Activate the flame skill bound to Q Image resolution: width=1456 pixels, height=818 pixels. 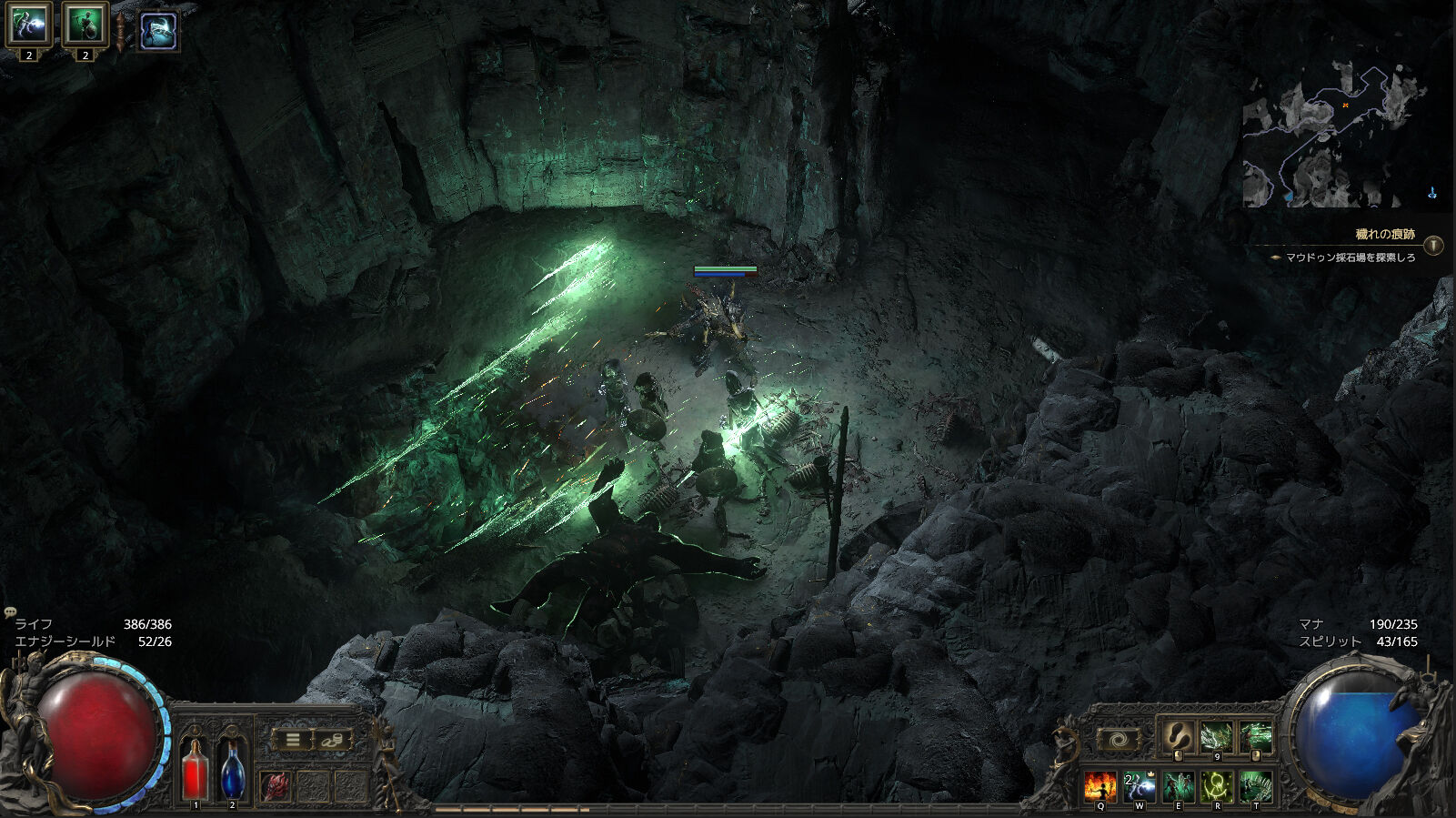[x=1100, y=785]
